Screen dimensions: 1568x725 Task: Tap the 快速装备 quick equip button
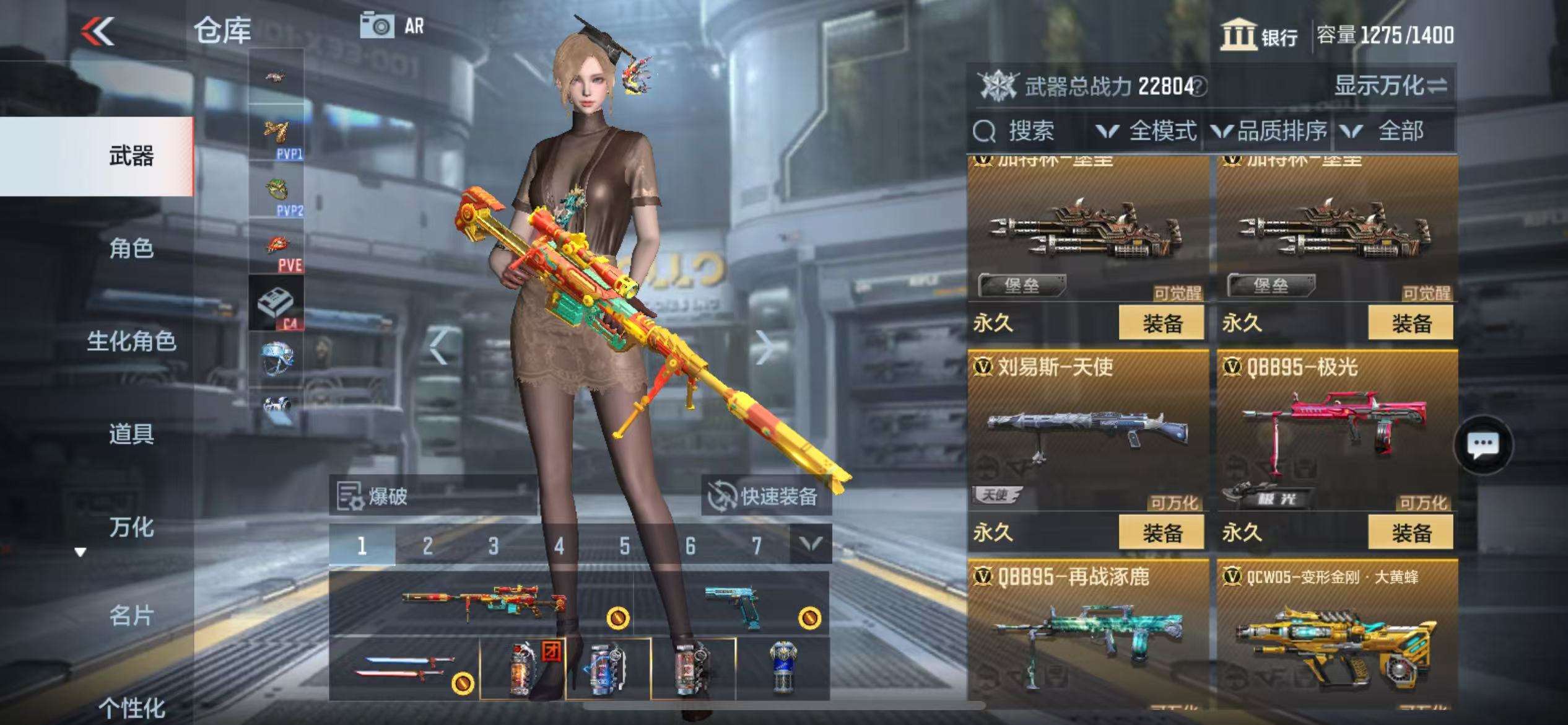click(x=767, y=496)
